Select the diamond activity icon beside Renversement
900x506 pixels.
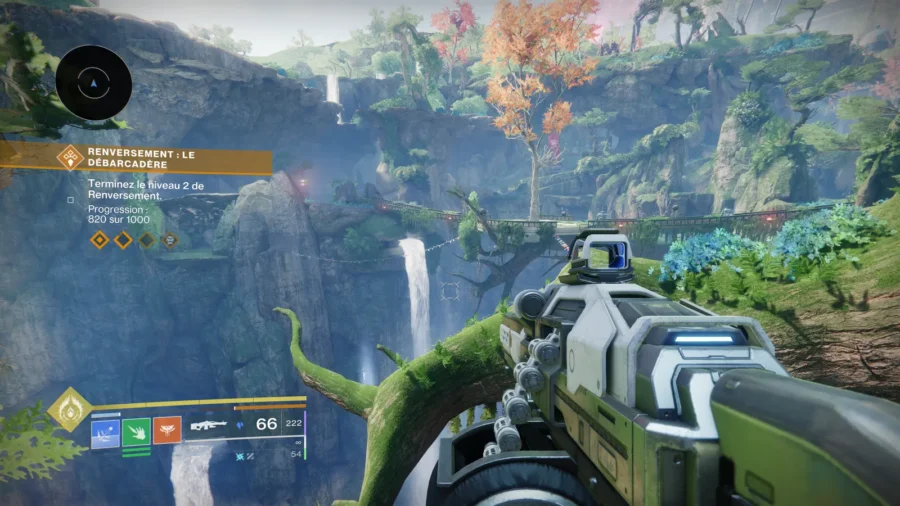point(70,157)
